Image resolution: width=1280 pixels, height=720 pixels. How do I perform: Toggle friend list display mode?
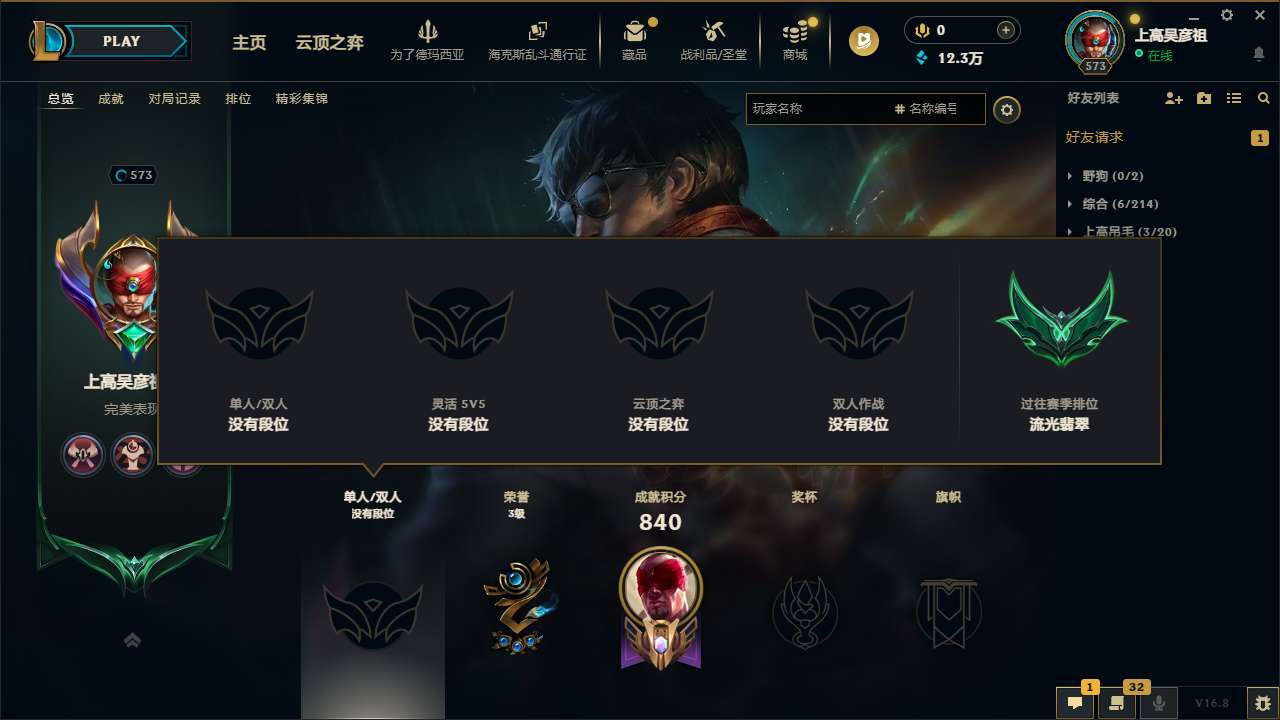[x=1235, y=99]
